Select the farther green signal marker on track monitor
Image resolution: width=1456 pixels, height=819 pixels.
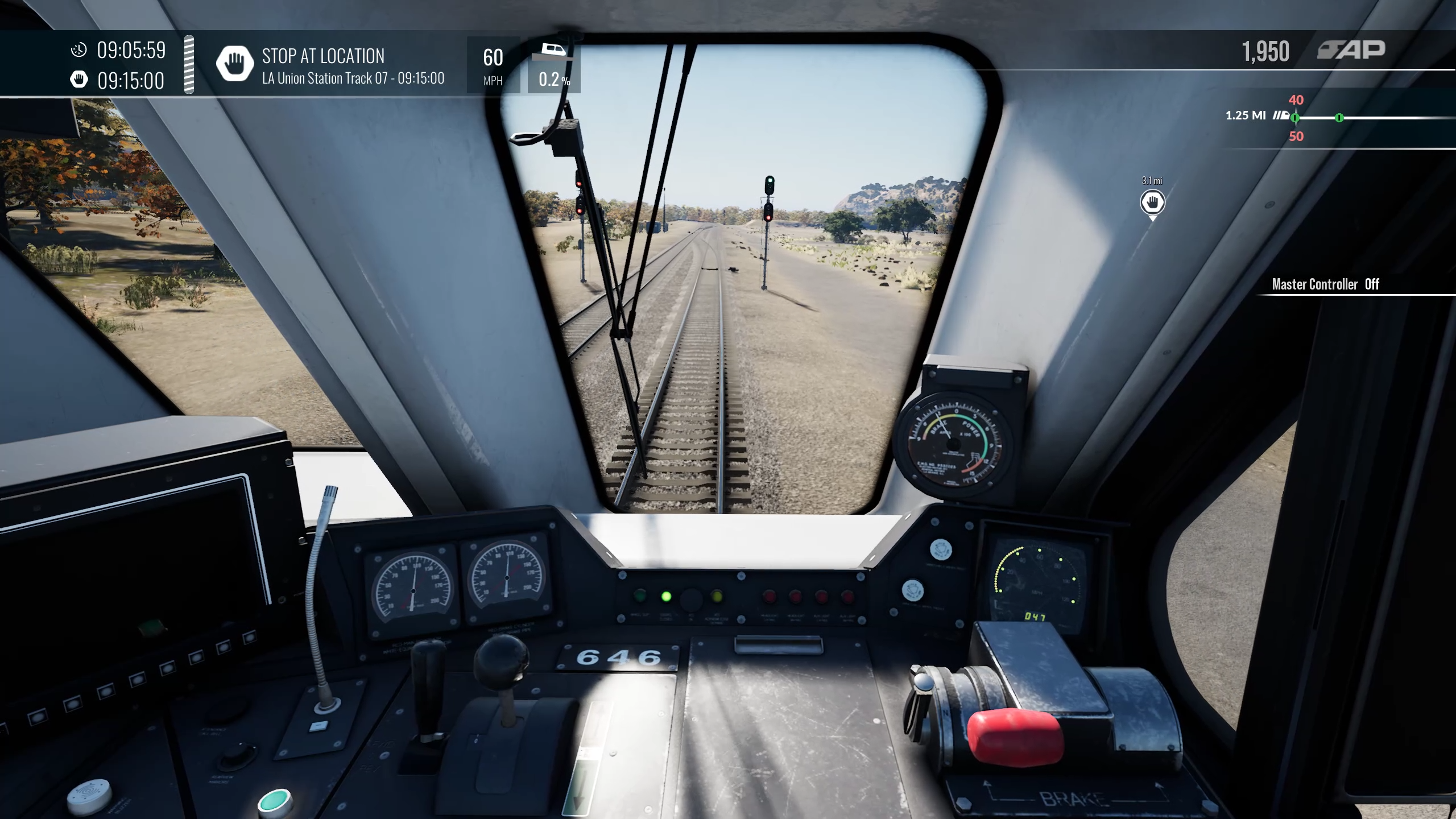1339,118
